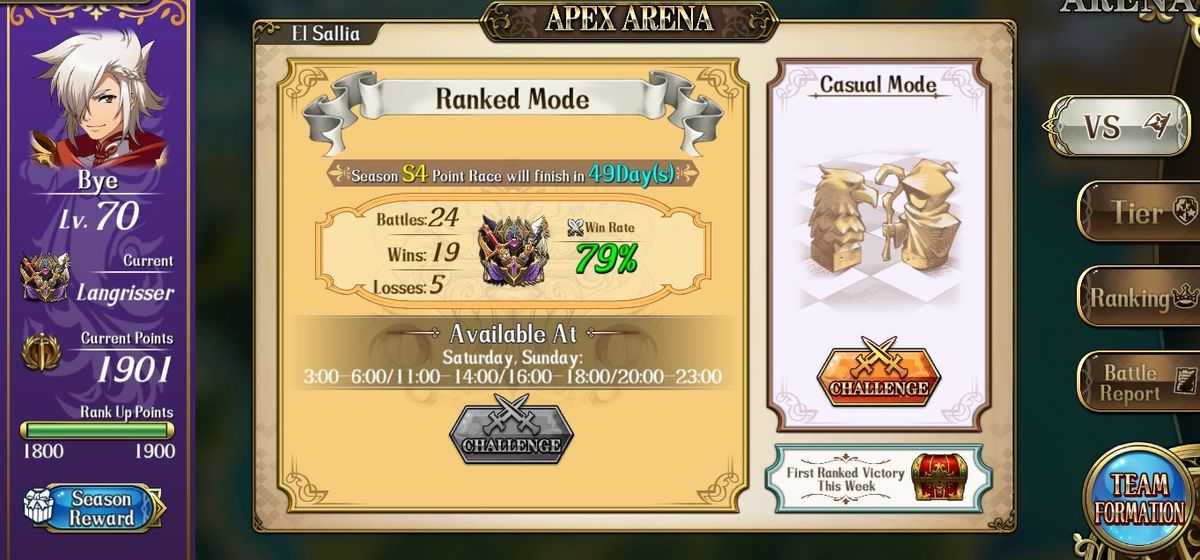Tap the Langrisser rank emblem in the stats box
Image resolution: width=1200 pixels, height=560 pixels.
point(513,248)
